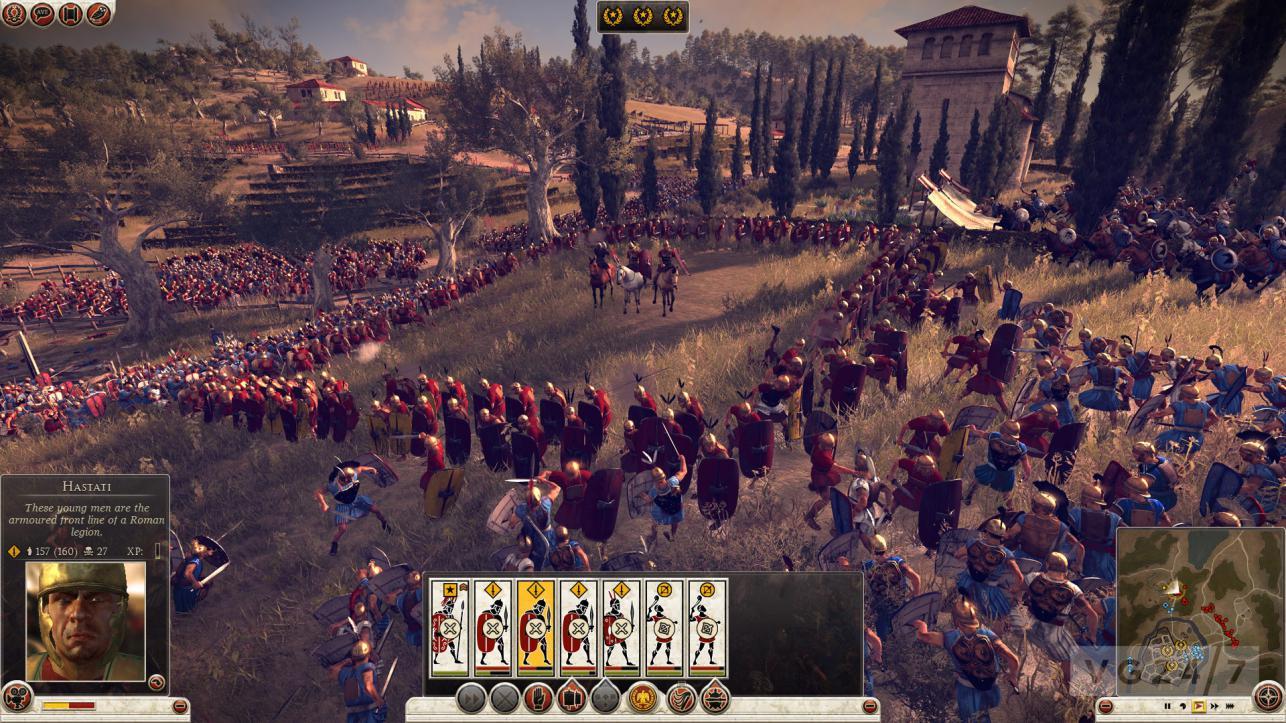Screen dimensions: 1286x723
Task: Click the morale bar under the Hastati portrait
Action: pyautogui.click(x=68, y=703)
